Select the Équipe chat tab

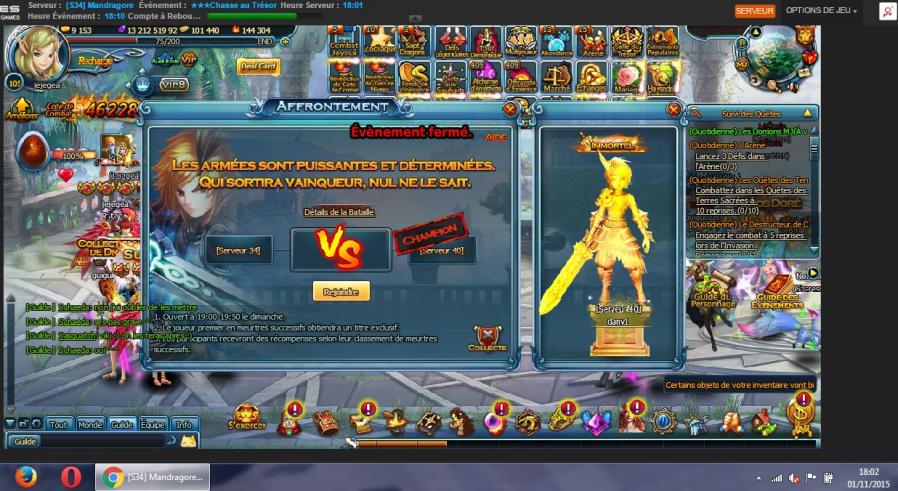(152, 424)
